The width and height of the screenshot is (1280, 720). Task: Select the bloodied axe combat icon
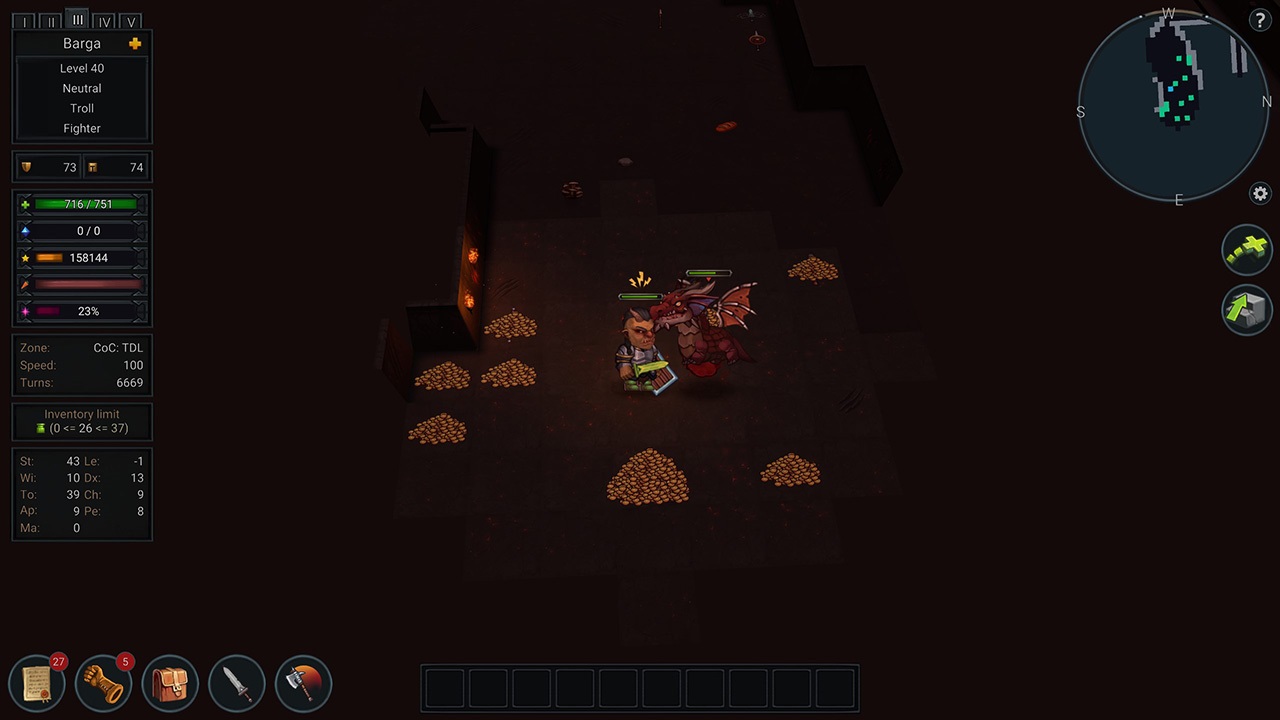click(303, 682)
